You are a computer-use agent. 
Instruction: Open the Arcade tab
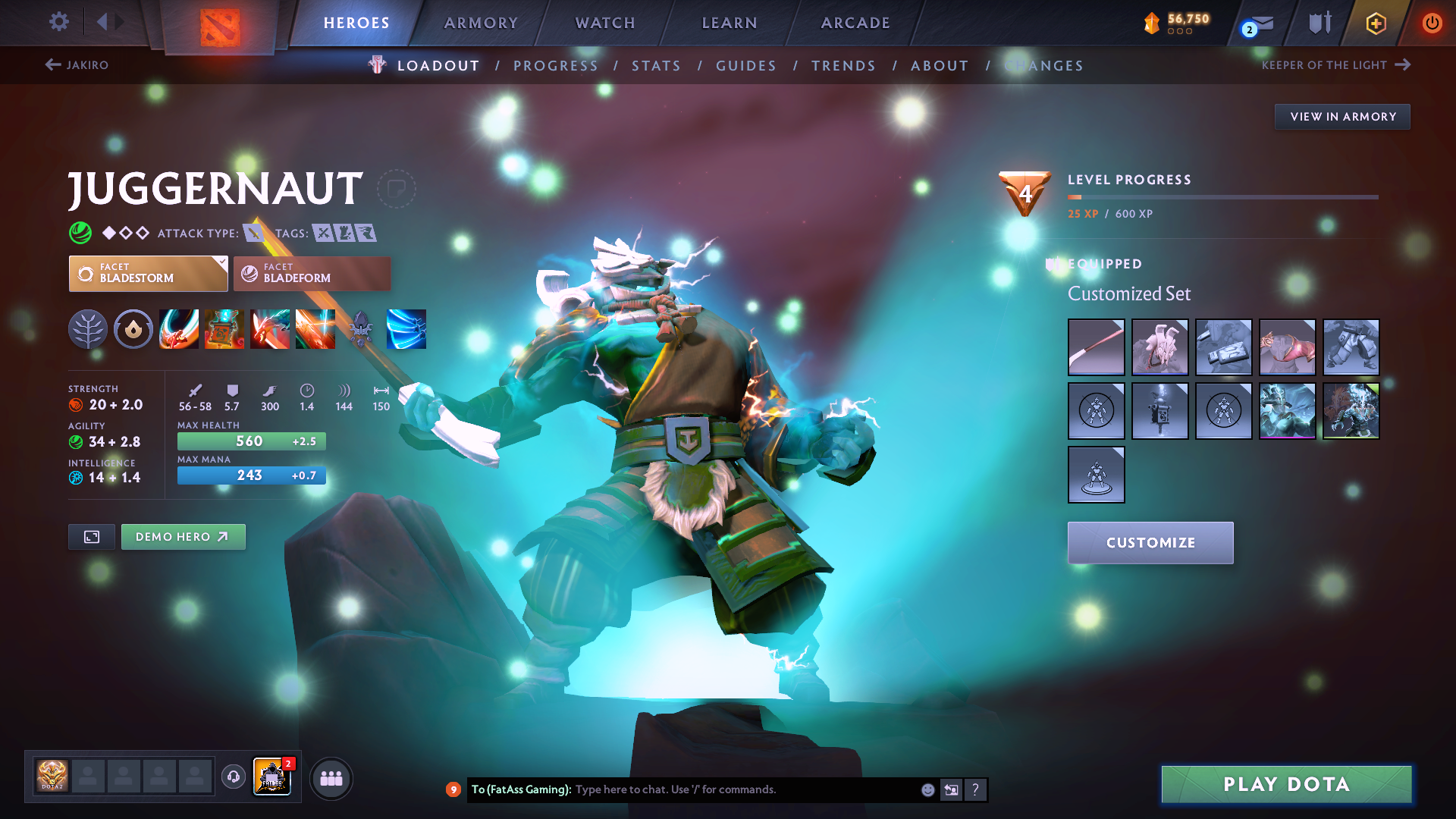(x=855, y=23)
